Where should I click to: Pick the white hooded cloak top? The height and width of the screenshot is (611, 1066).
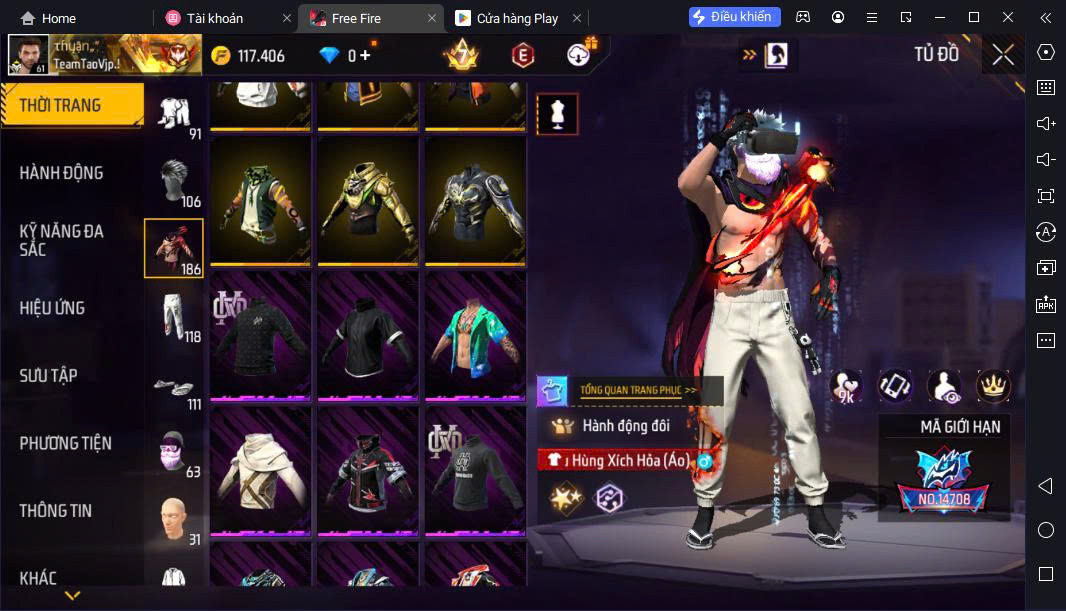point(262,471)
